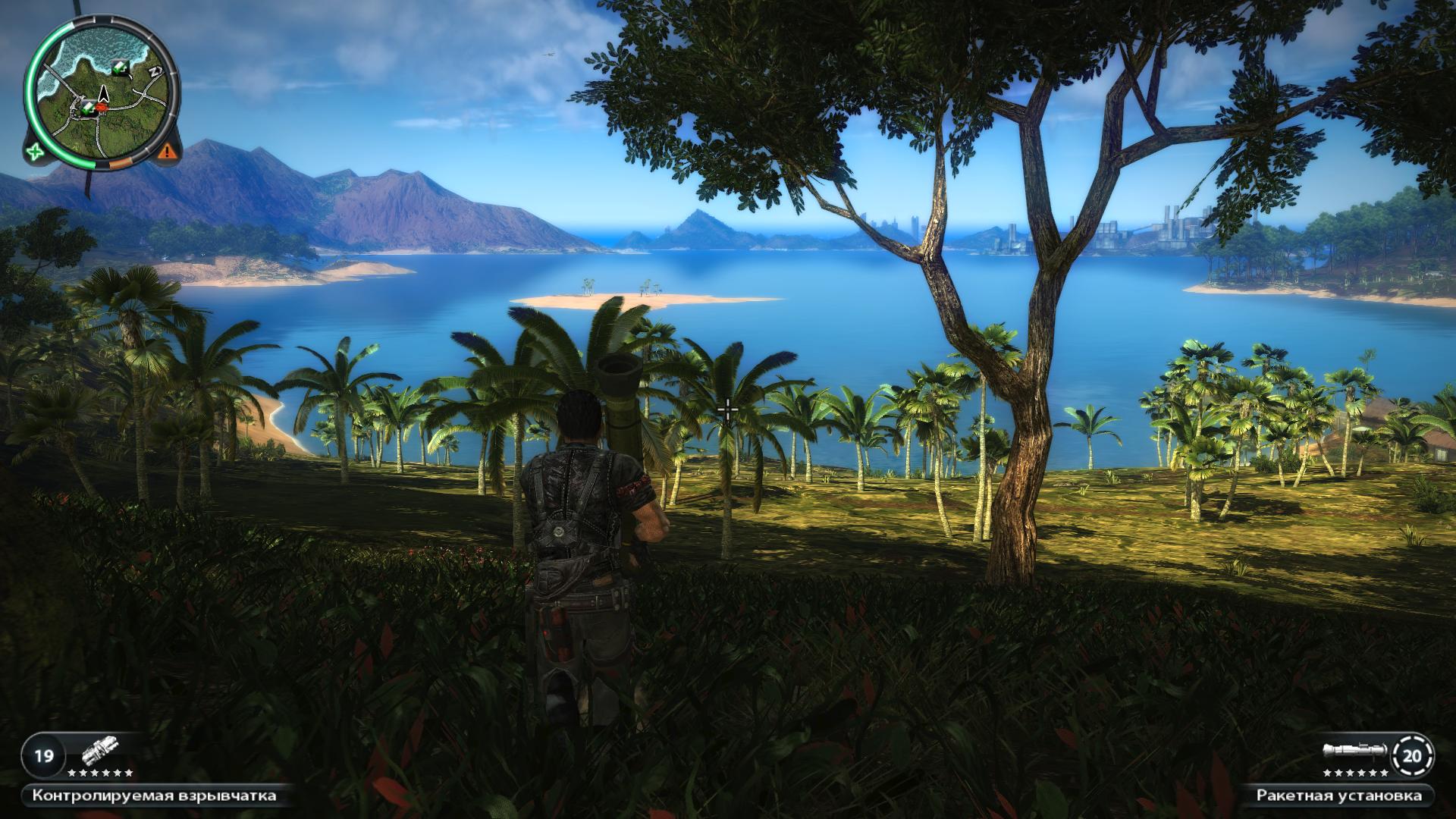This screenshot has height=819, width=1456.
Task: Click the green health bar around the minimap
Action: [31, 91]
